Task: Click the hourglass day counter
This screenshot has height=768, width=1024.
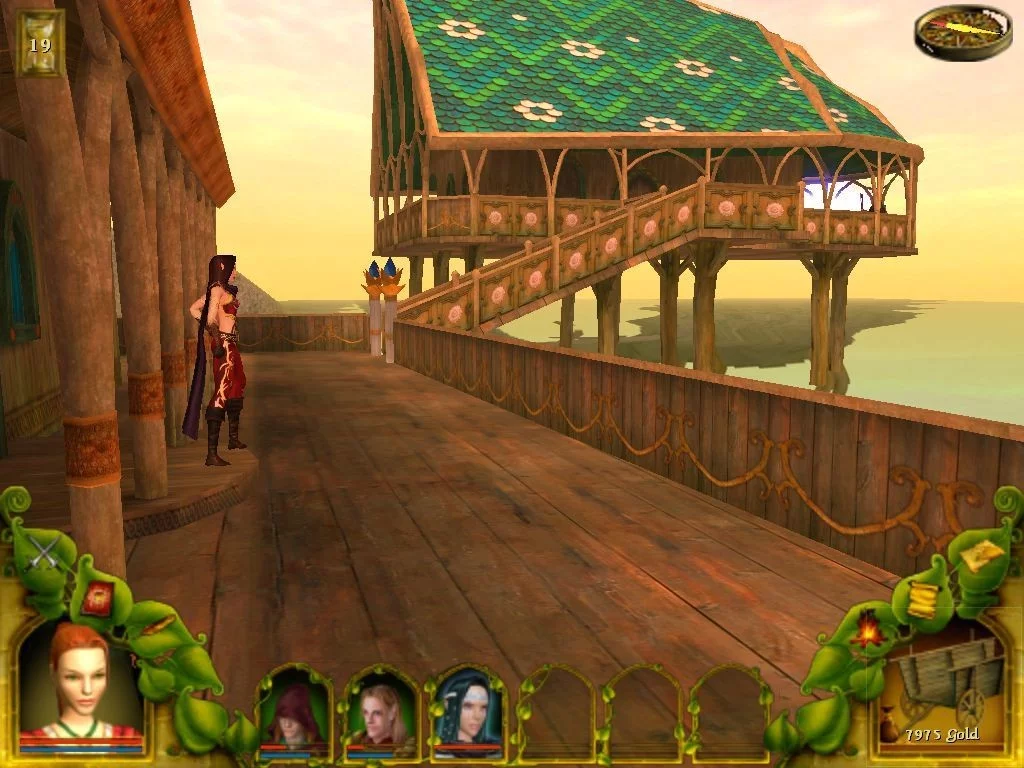Action: 40,44
